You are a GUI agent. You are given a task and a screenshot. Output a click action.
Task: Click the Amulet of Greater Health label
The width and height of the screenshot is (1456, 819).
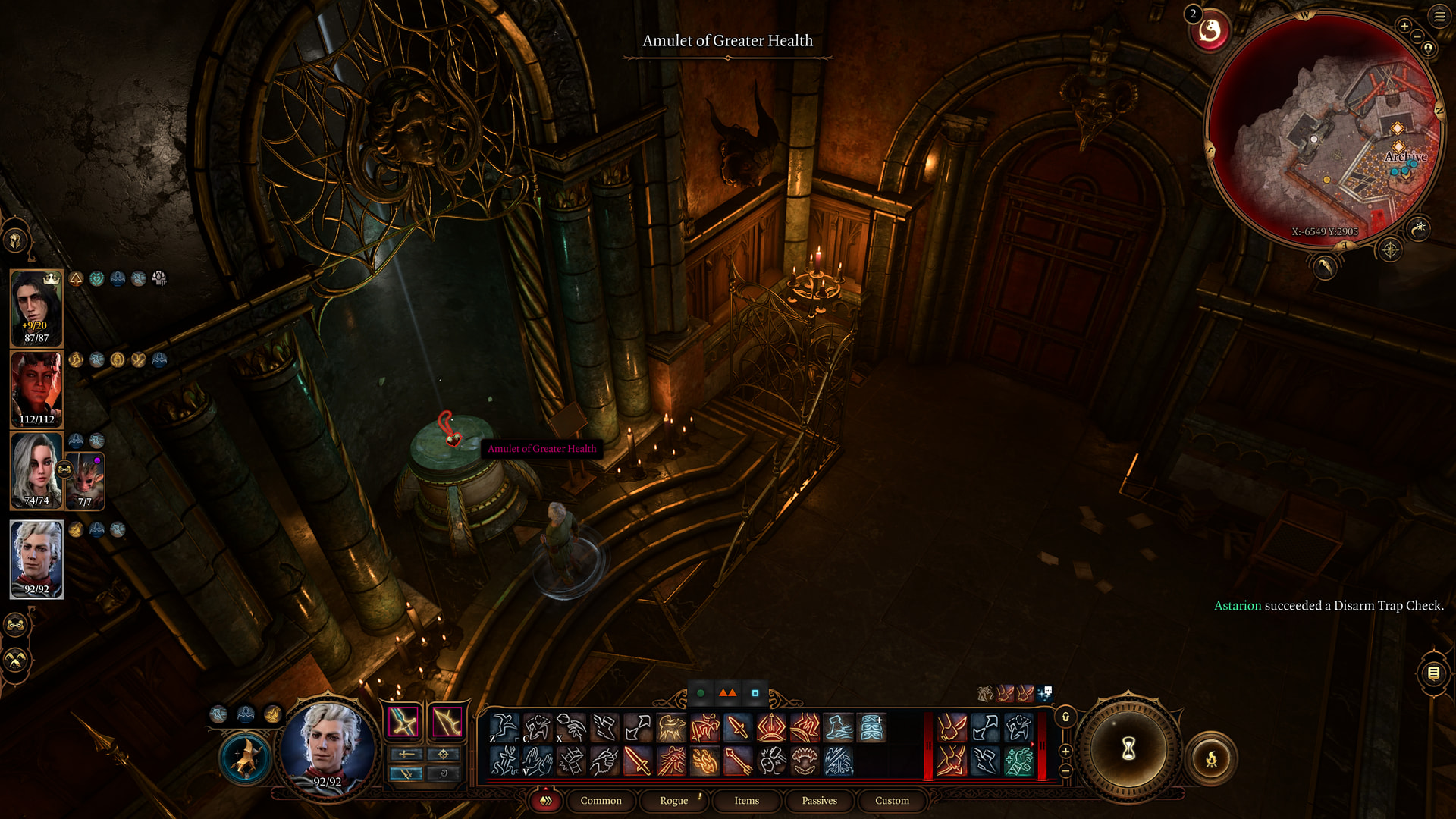point(541,449)
